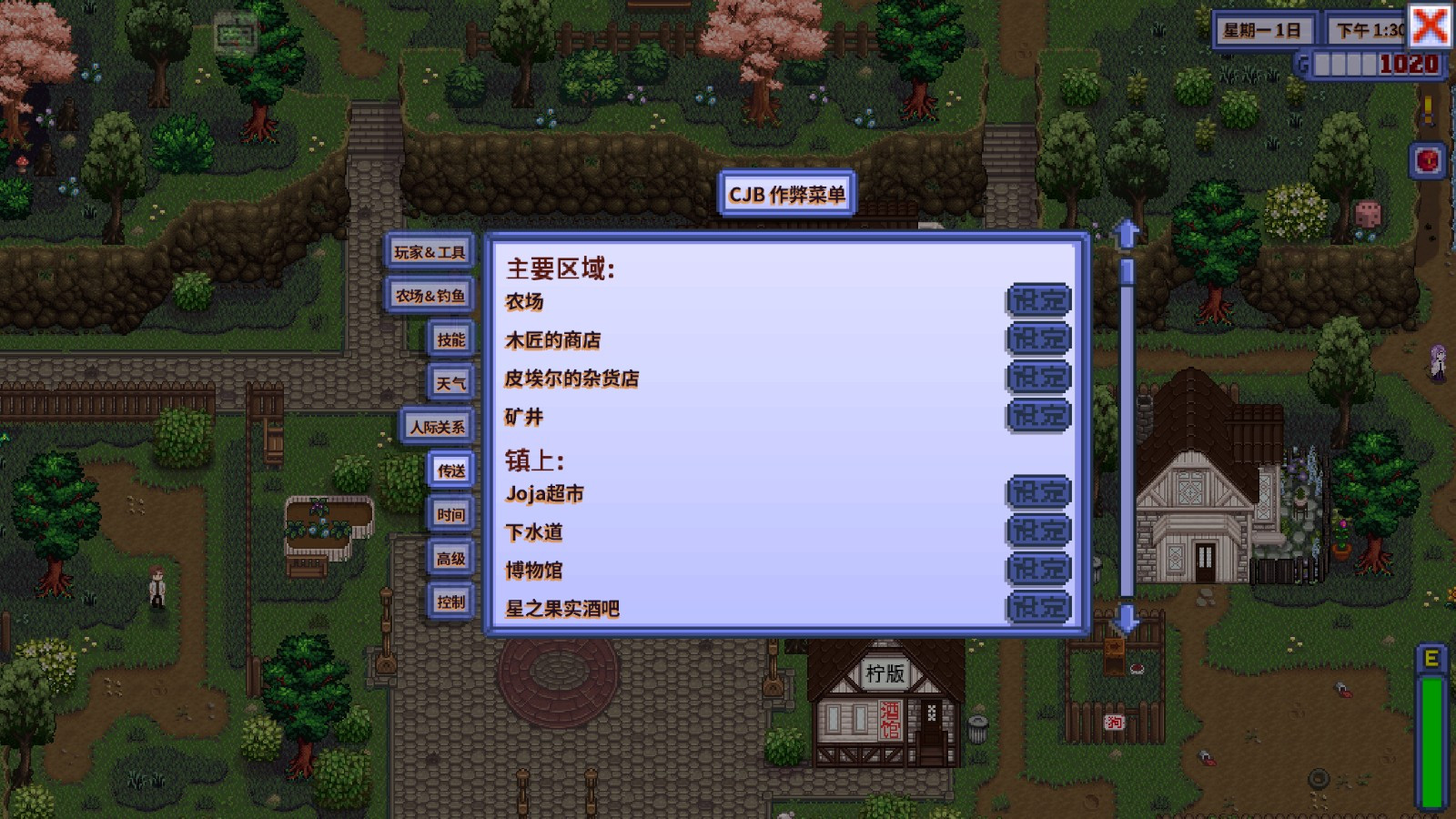The width and height of the screenshot is (1456, 819).
Task: Open the 高级 settings tab
Action: pyautogui.click(x=450, y=559)
